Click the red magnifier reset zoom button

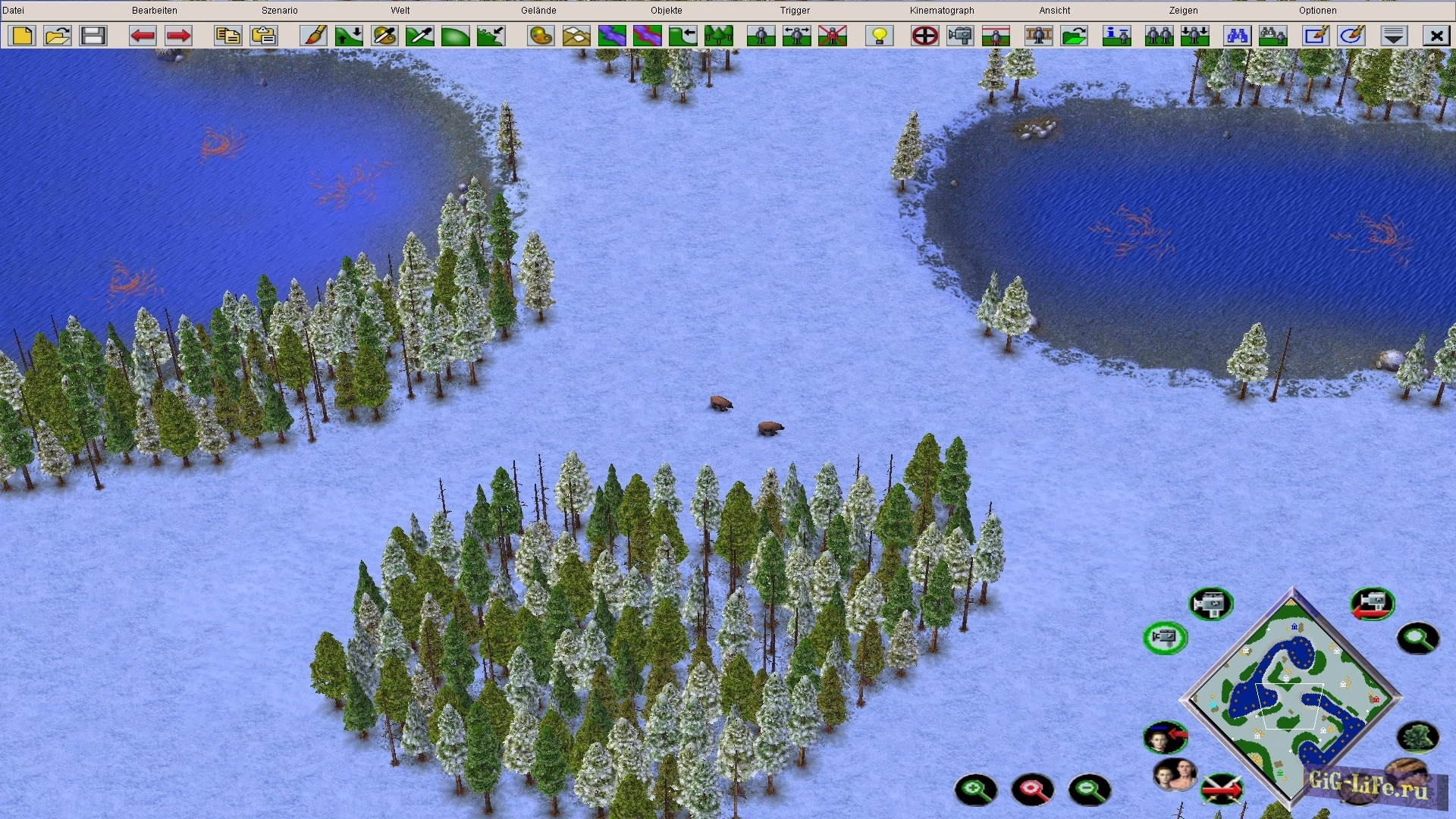click(1032, 790)
